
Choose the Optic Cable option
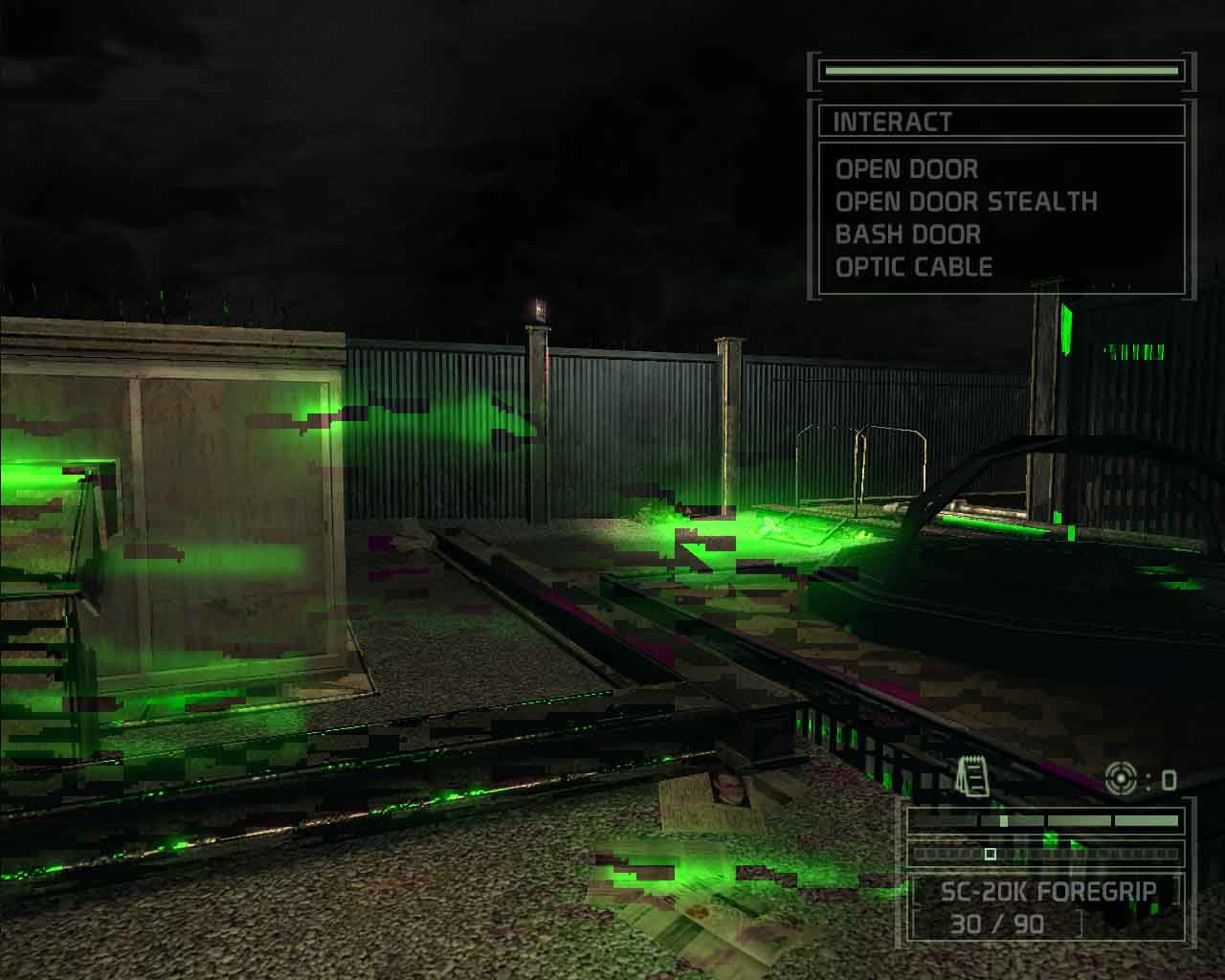click(x=914, y=267)
